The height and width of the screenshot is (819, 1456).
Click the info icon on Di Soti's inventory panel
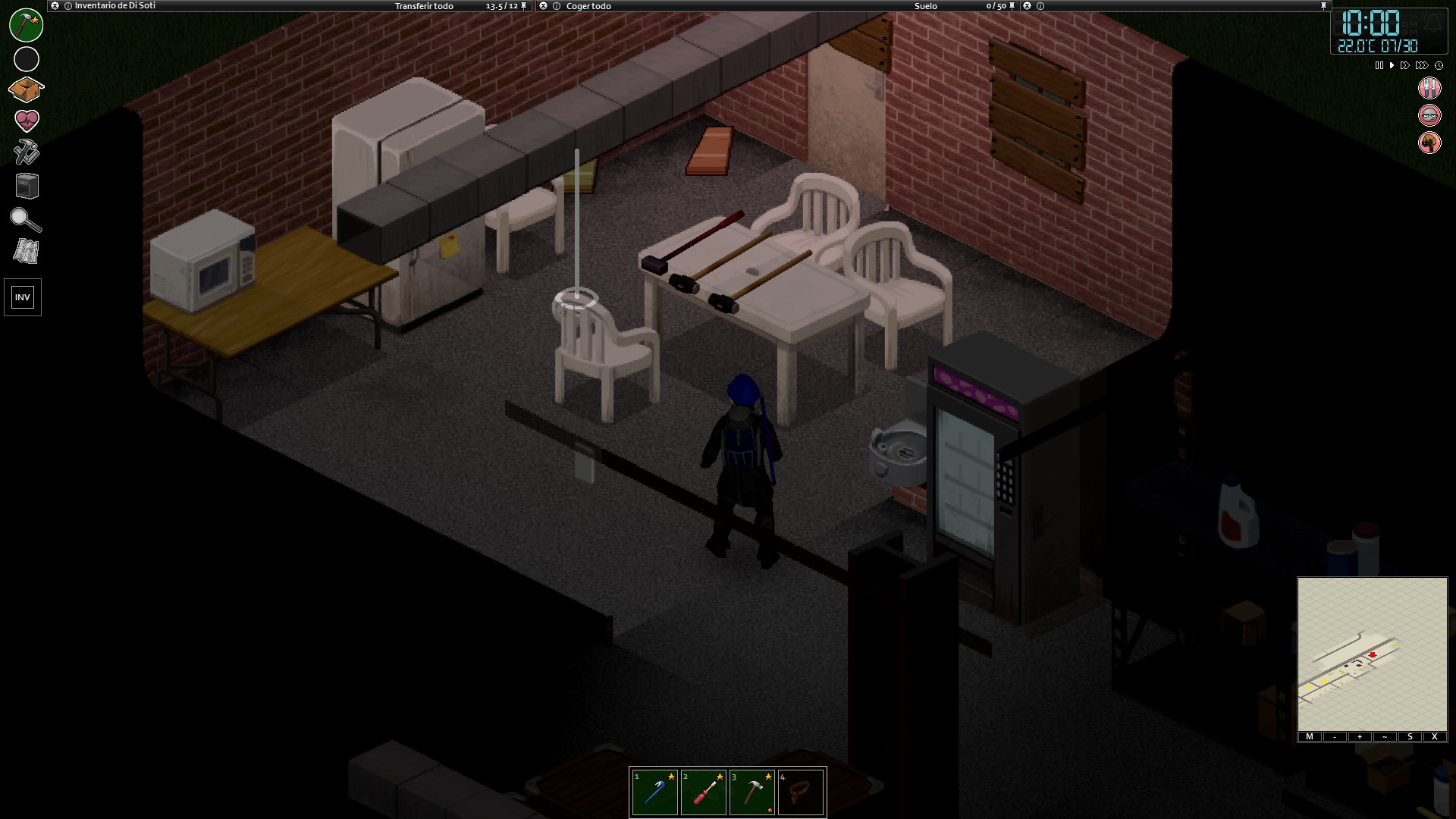tap(68, 6)
